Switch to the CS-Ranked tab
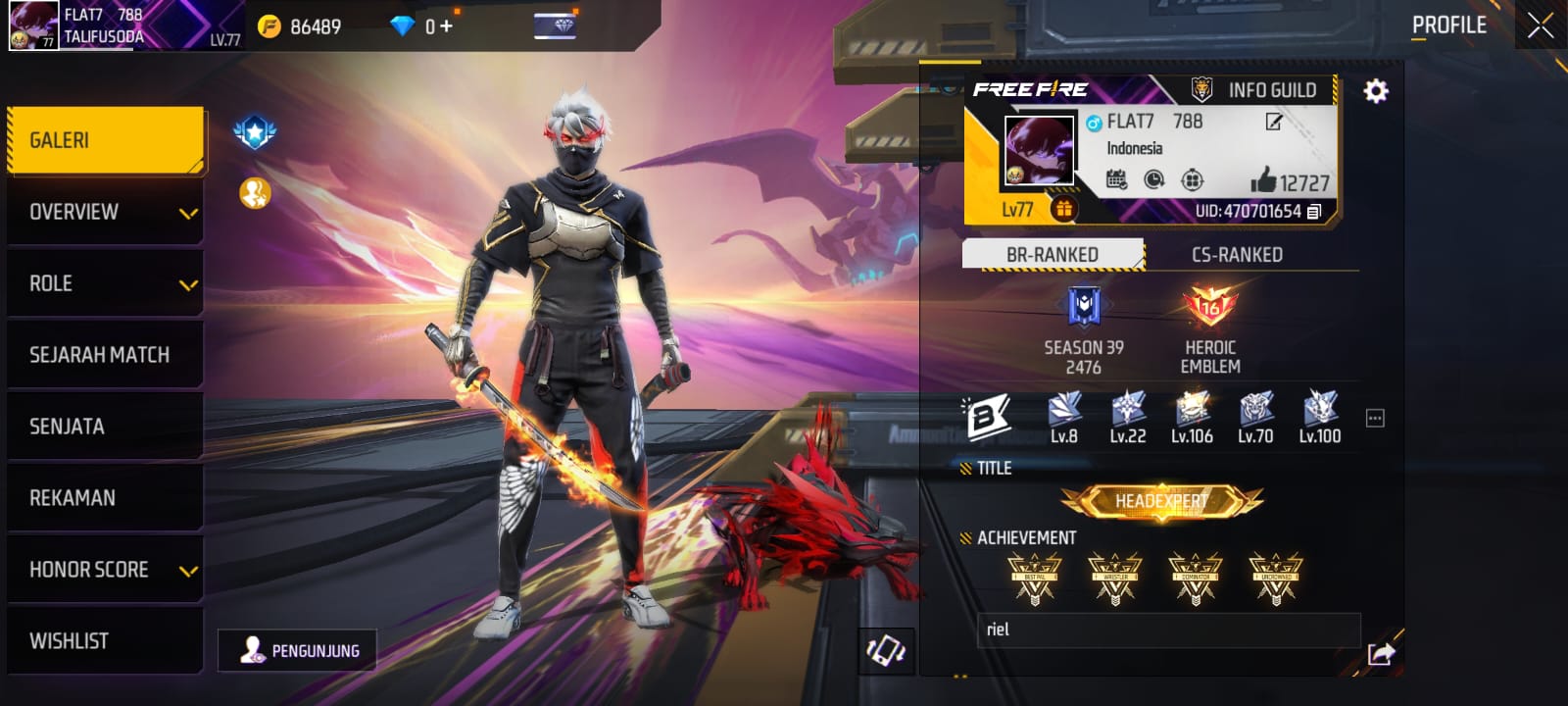Image resolution: width=1568 pixels, height=706 pixels. point(1237,255)
